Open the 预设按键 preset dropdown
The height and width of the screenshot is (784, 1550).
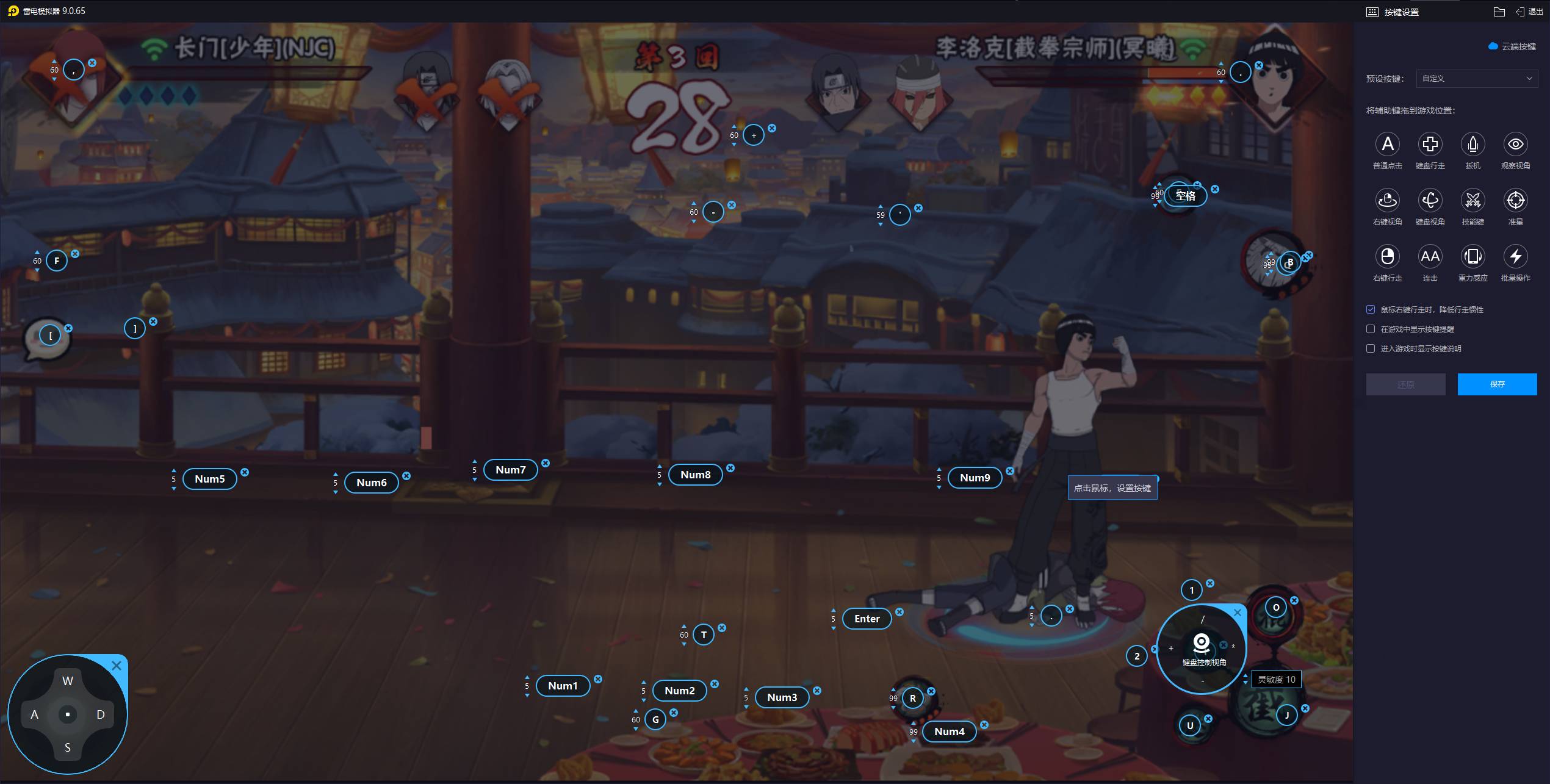coord(1476,79)
